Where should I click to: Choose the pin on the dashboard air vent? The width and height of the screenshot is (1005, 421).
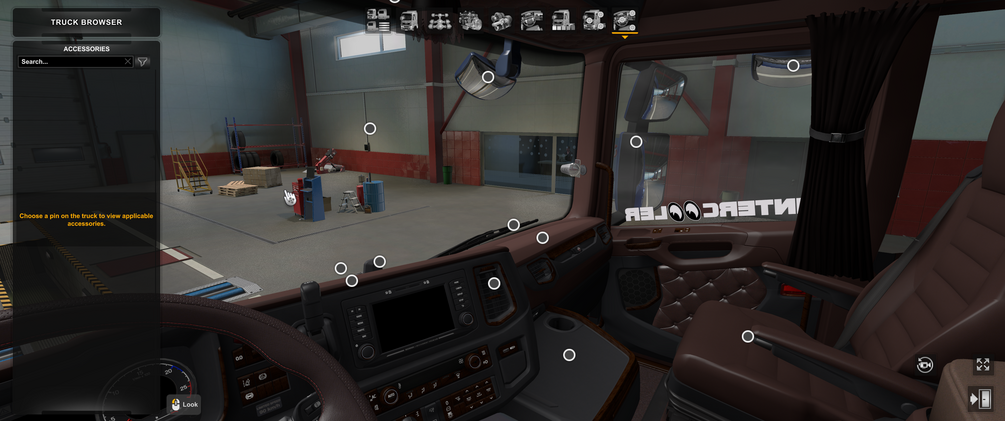tap(494, 283)
